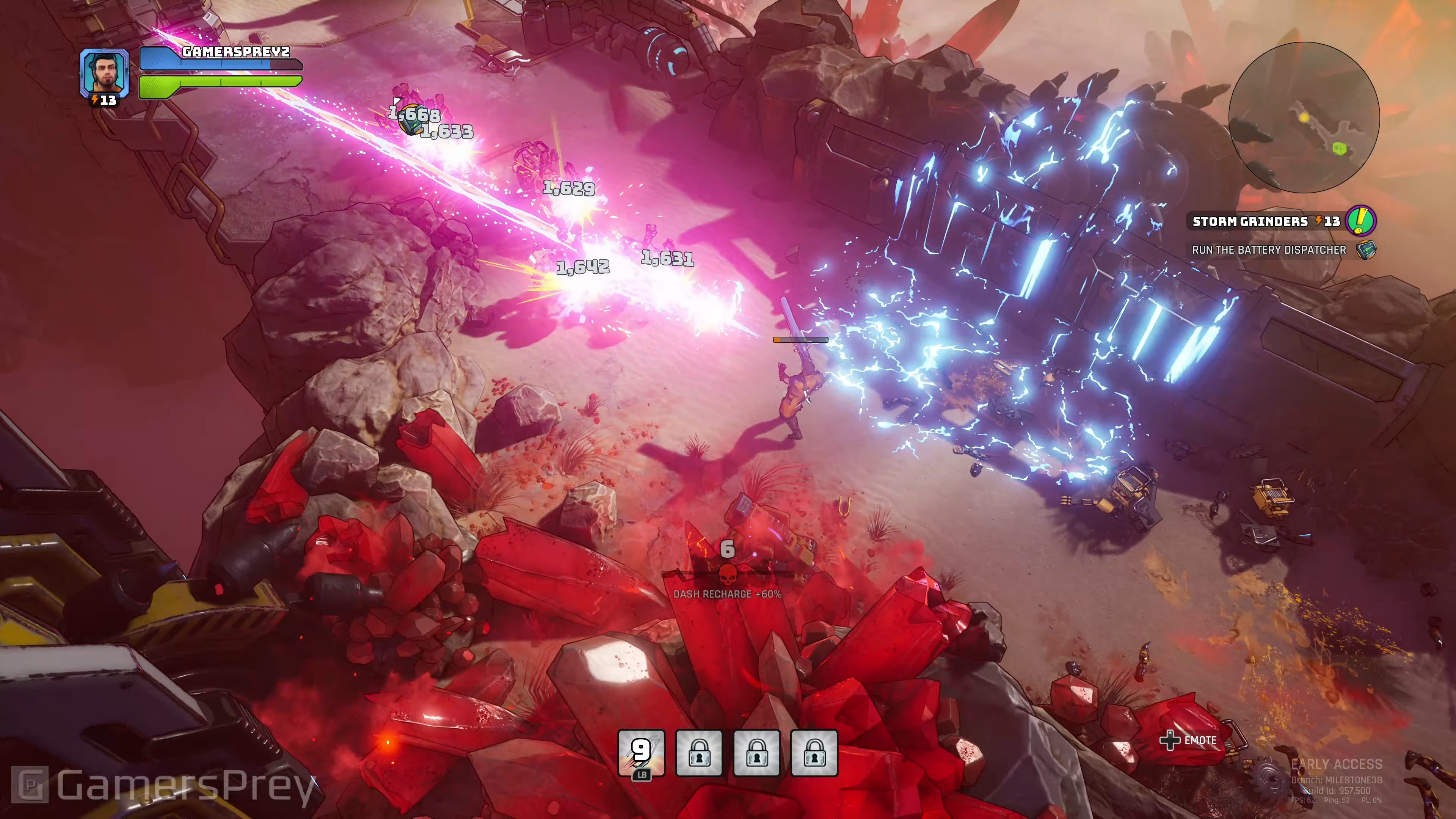This screenshot has height=819, width=1456.
Task: Activate the first ability slot showing 9
Action: 642,753
